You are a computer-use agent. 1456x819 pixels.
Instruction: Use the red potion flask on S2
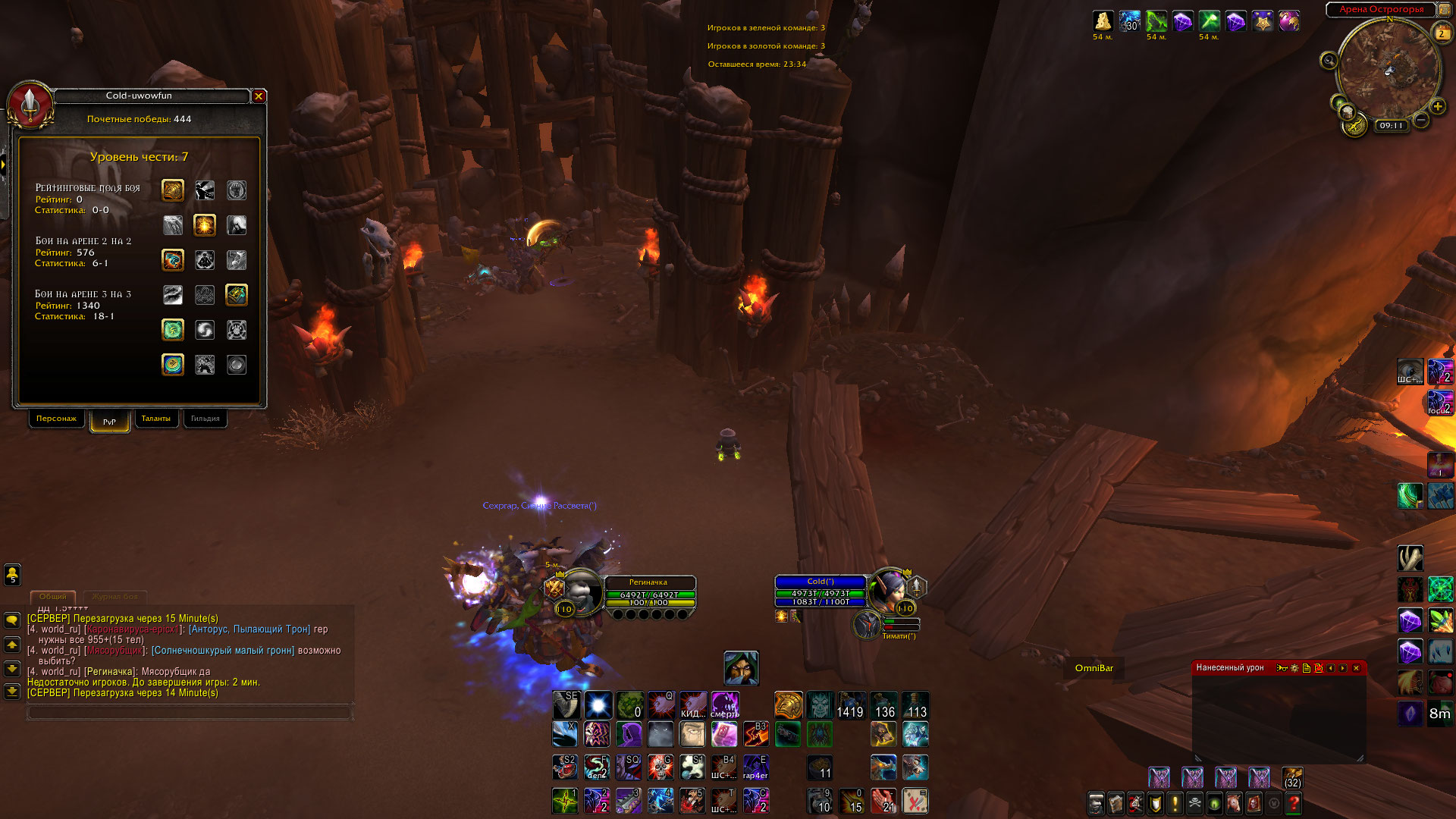tap(565, 767)
